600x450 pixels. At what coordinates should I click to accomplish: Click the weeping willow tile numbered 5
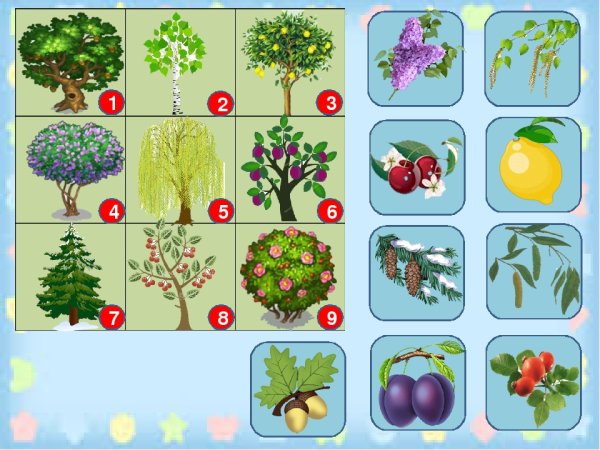click(x=181, y=169)
